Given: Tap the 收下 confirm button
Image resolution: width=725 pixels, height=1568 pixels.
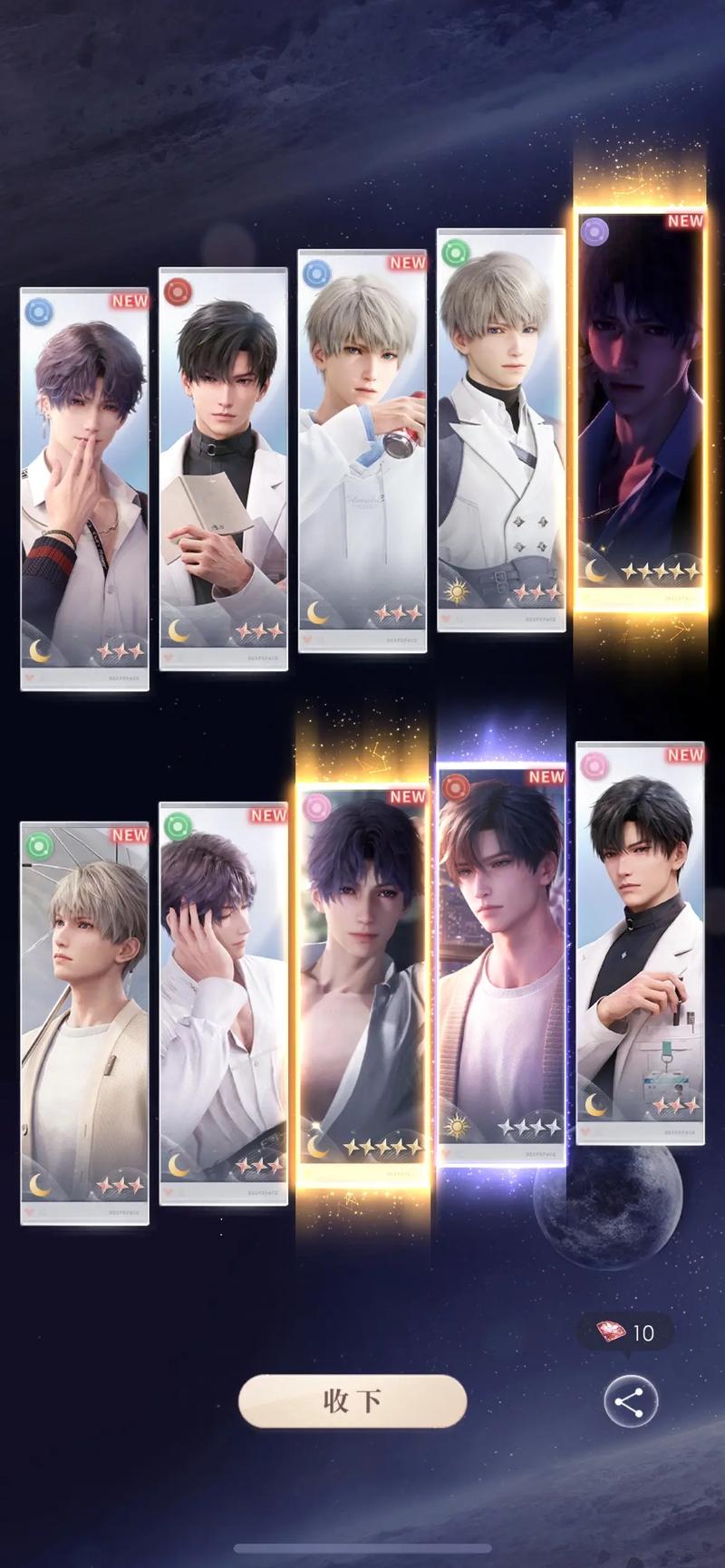Looking at the screenshot, I should click(352, 1400).
